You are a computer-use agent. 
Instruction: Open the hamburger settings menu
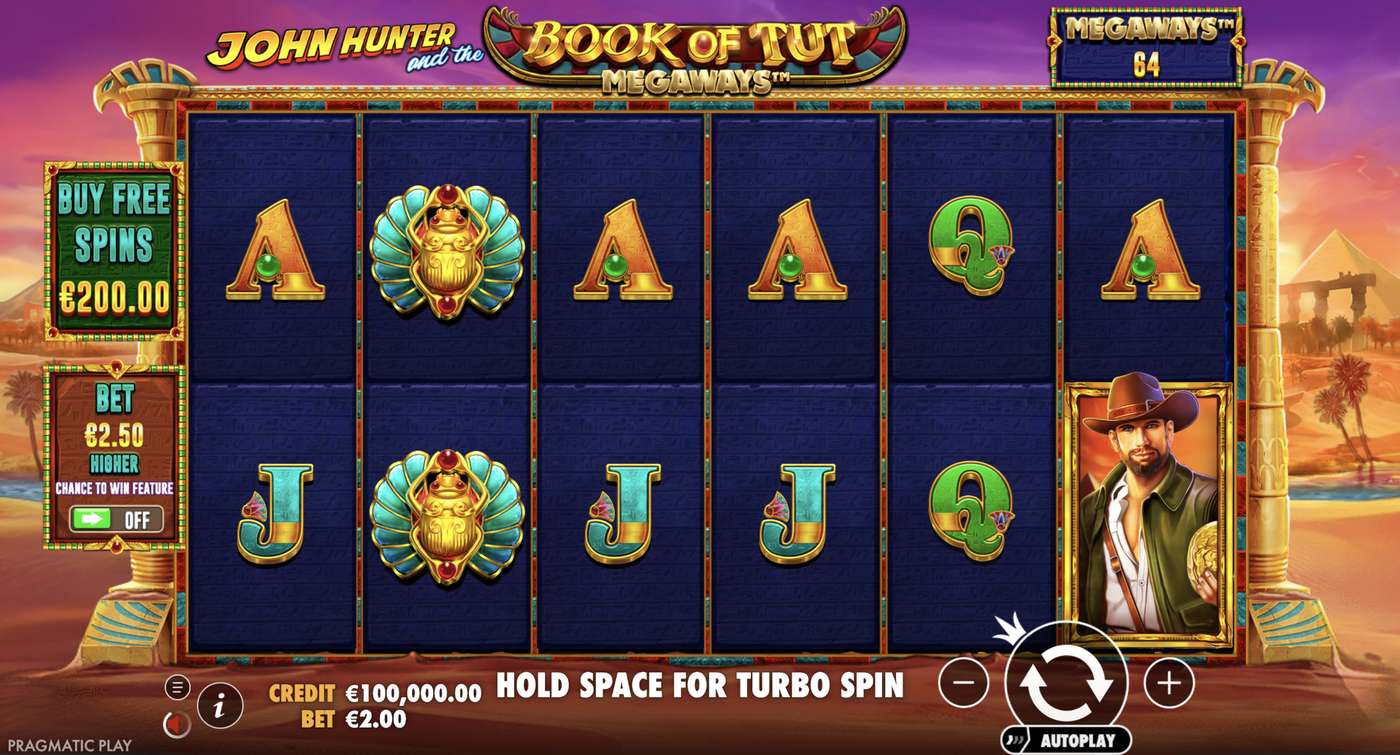(179, 687)
